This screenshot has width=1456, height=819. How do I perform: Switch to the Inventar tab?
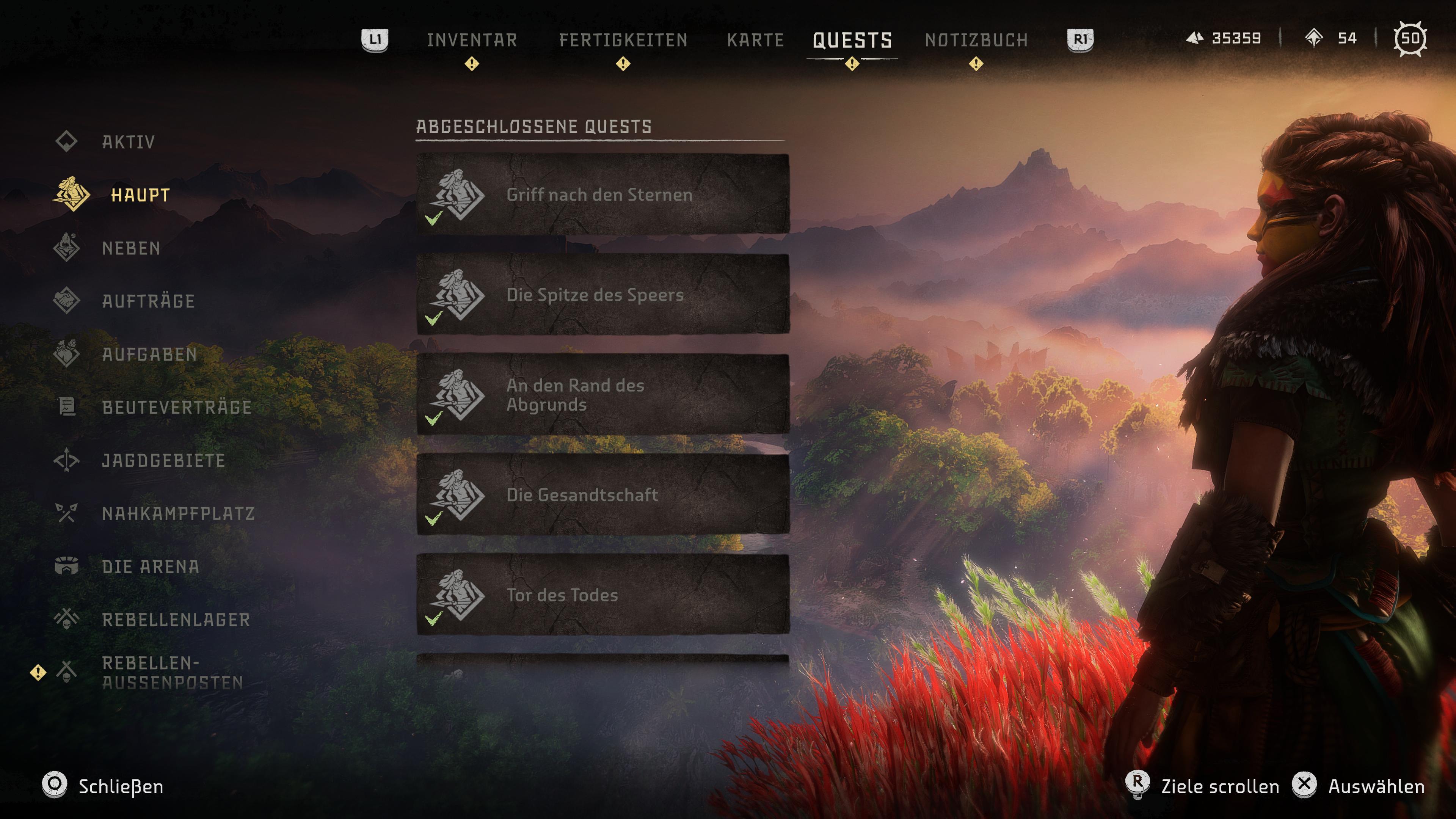point(471,40)
